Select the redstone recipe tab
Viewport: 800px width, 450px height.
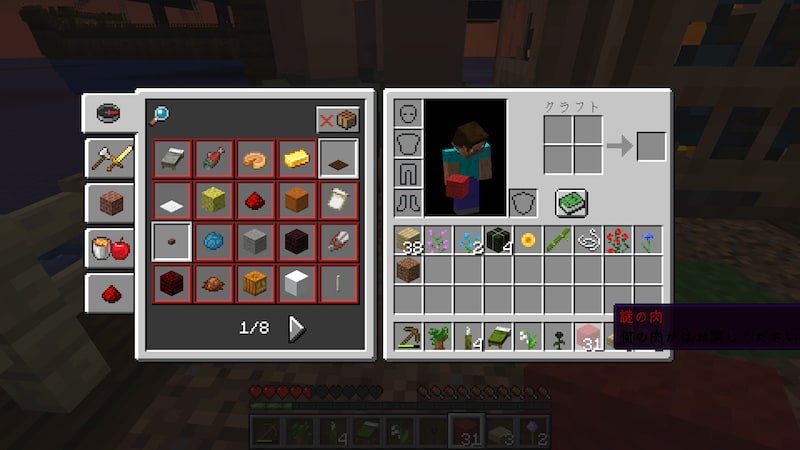point(110,293)
